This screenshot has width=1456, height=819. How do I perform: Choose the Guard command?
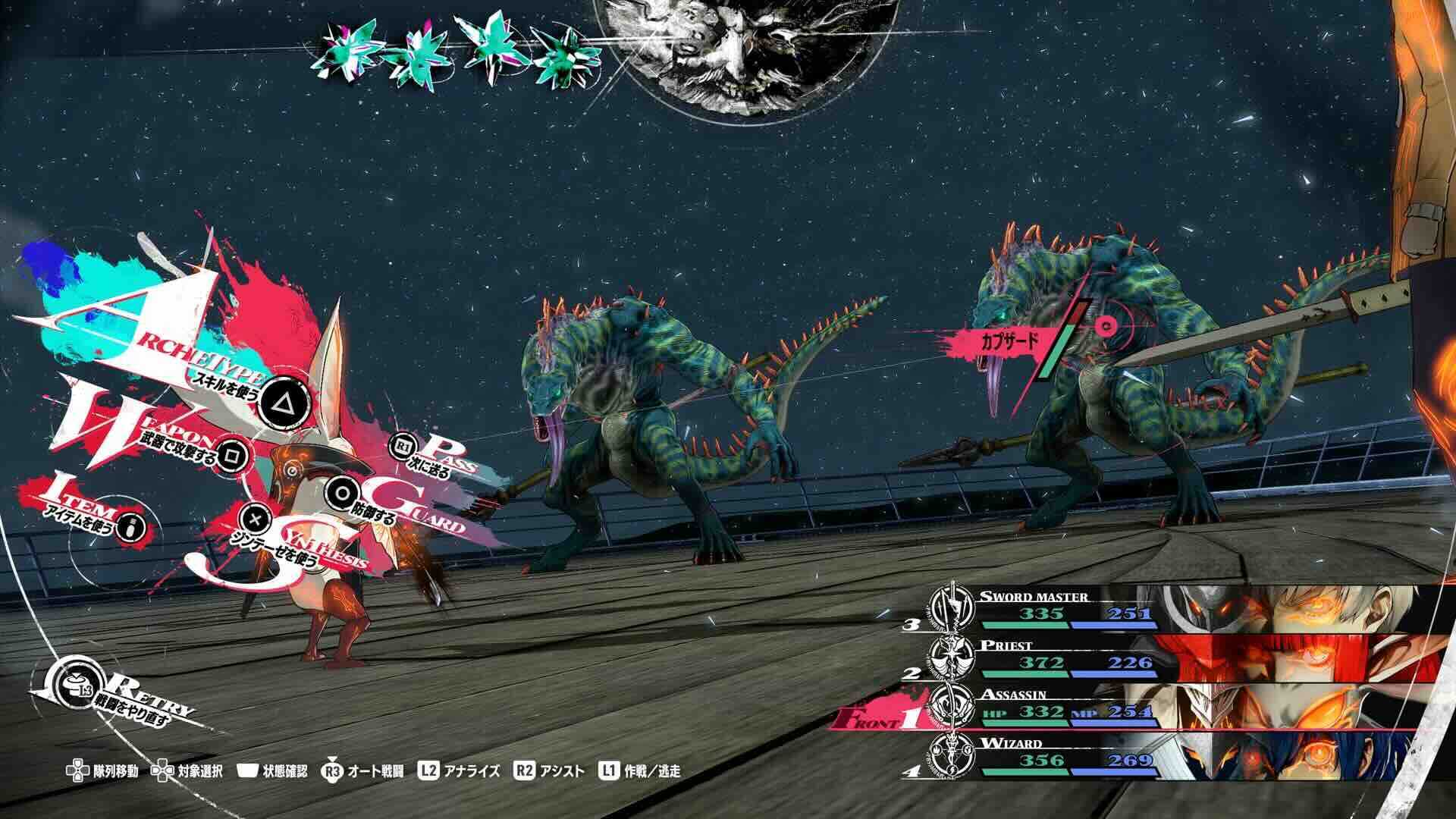tap(342, 494)
